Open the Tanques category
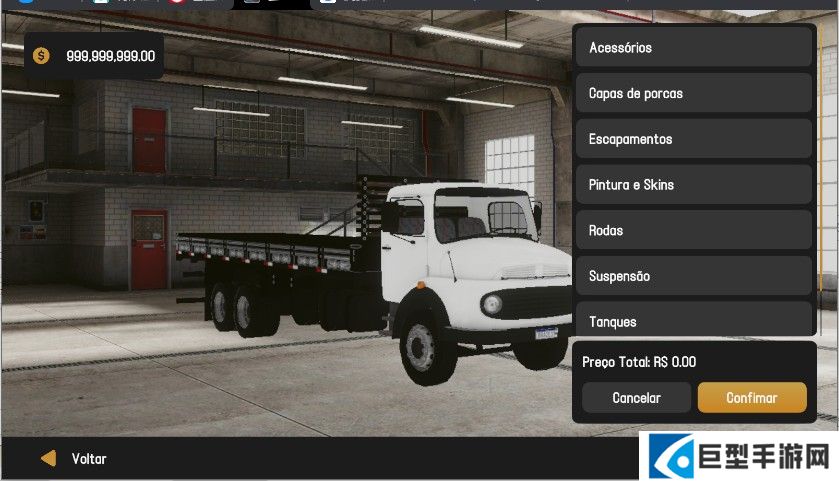The height and width of the screenshot is (481, 839). coord(693,320)
